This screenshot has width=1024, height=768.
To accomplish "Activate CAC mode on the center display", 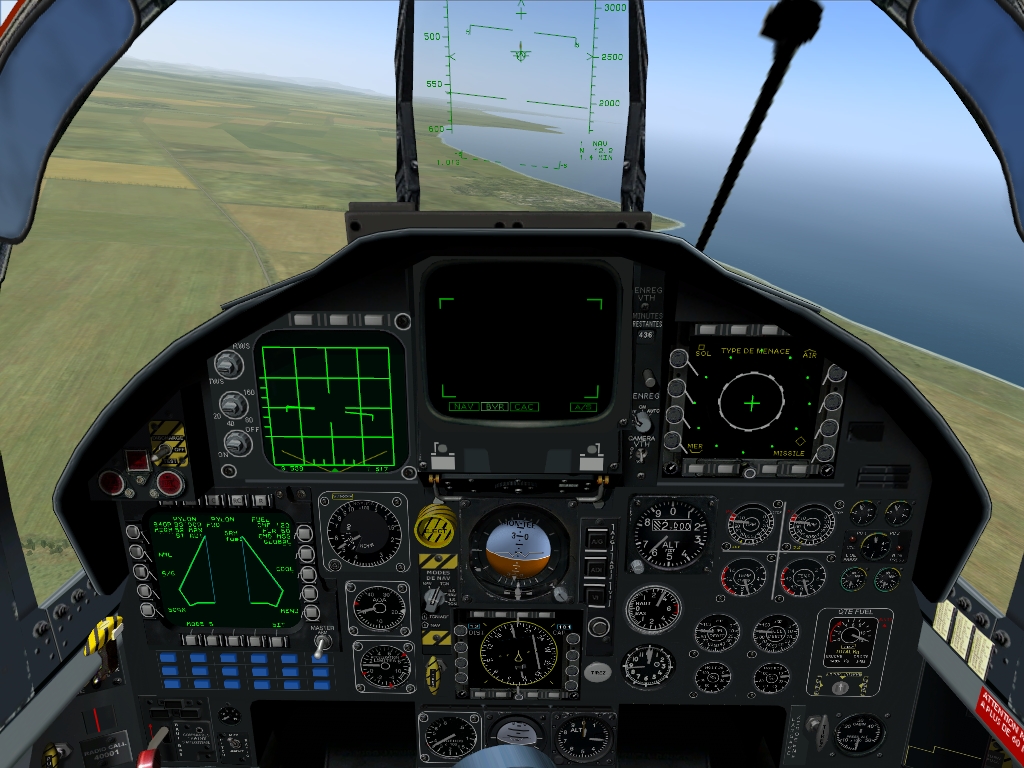I will click(x=524, y=407).
